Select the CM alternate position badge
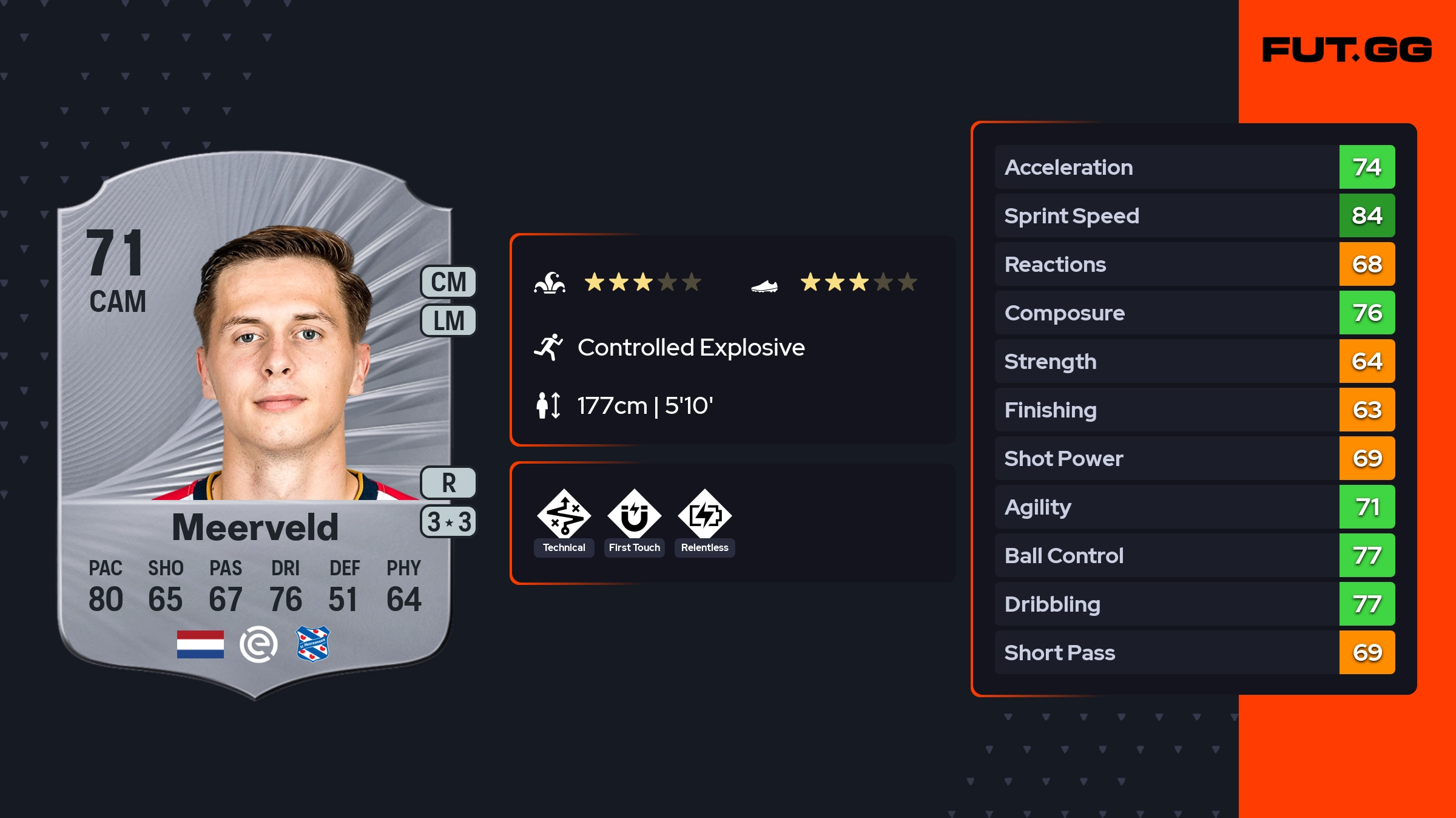Viewport: 1456px width, 818px height. [x=448, y=282]
